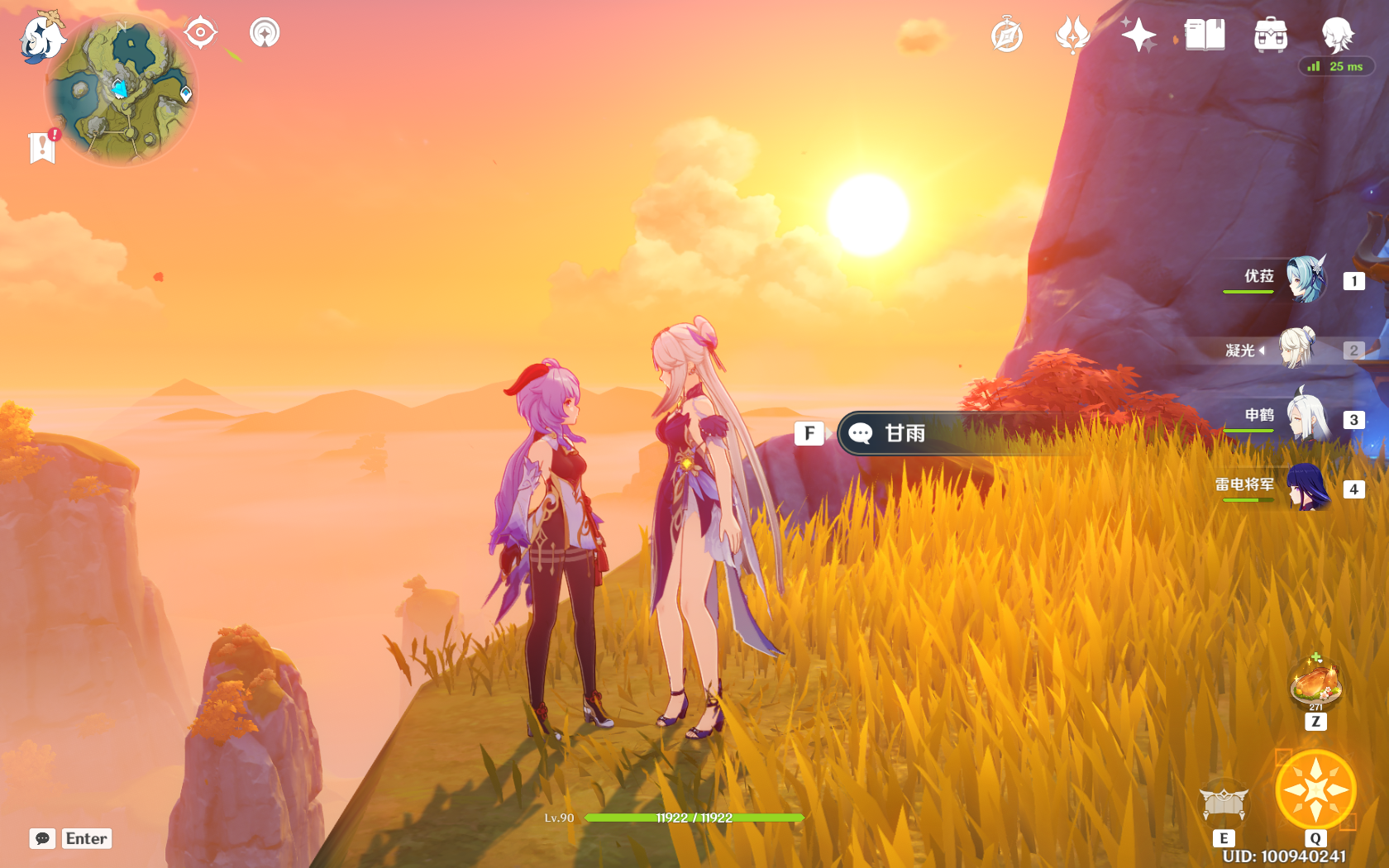Use the roast chicken food gadget
Screen dimensions: 1389x868
point(1315,684)
